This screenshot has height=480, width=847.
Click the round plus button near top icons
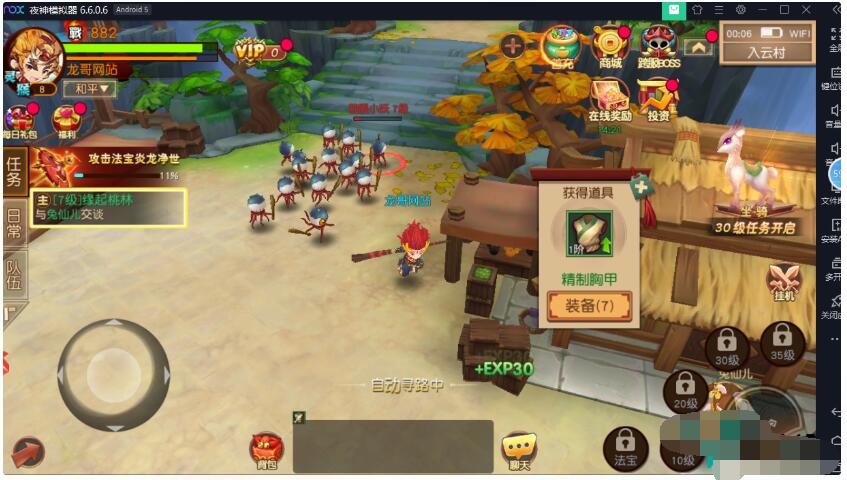tap(513, 45)
